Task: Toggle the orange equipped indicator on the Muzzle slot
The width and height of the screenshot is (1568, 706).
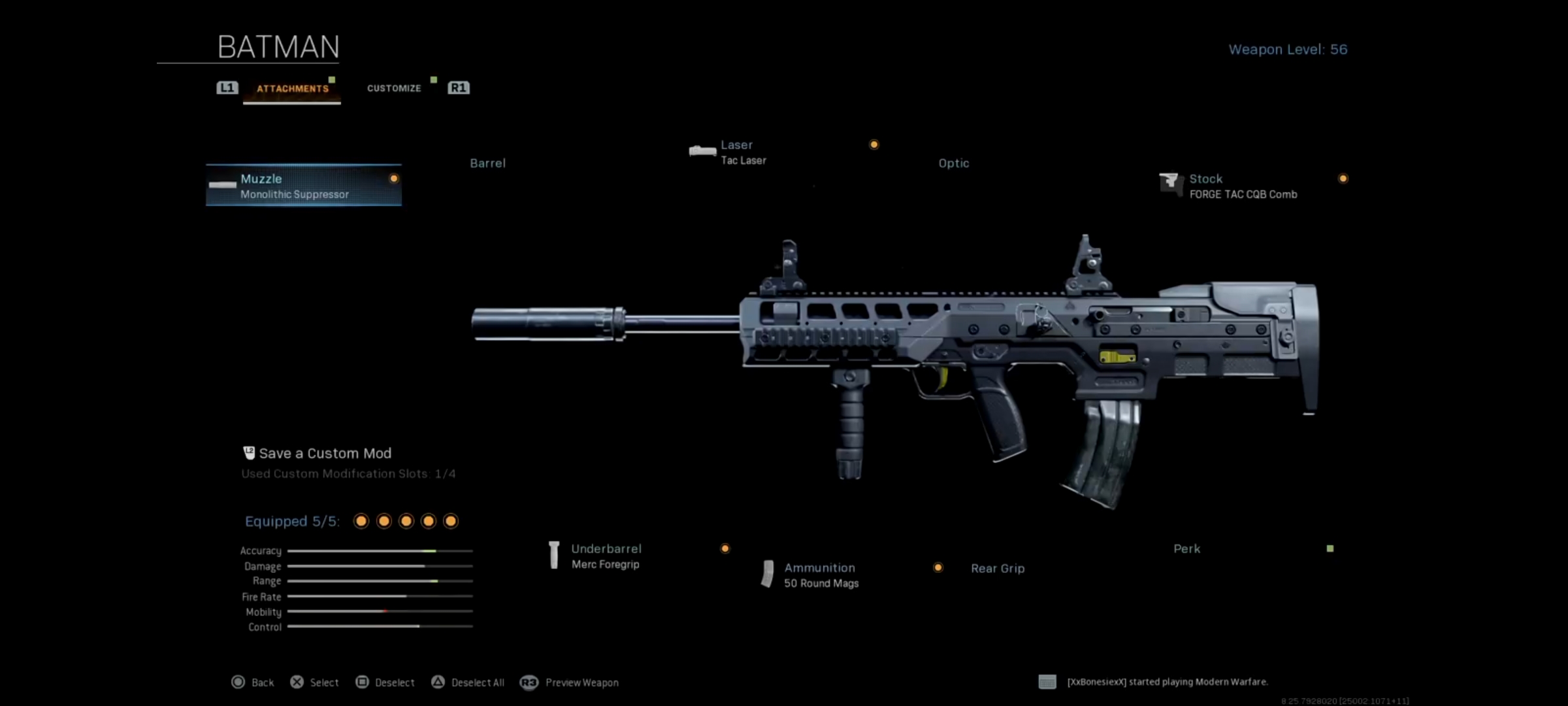Action: (x=394, y=178)
